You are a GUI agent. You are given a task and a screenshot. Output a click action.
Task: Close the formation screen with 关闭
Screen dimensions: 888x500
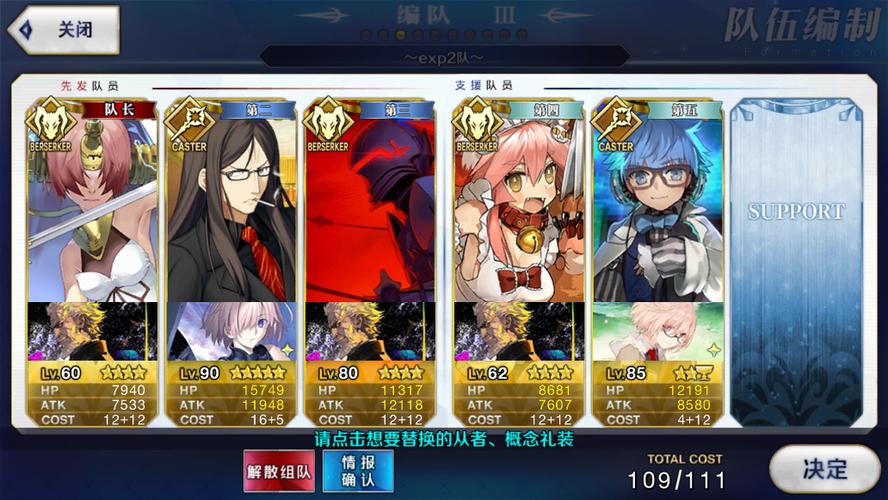pyautogui.click(x=63, y=30)
